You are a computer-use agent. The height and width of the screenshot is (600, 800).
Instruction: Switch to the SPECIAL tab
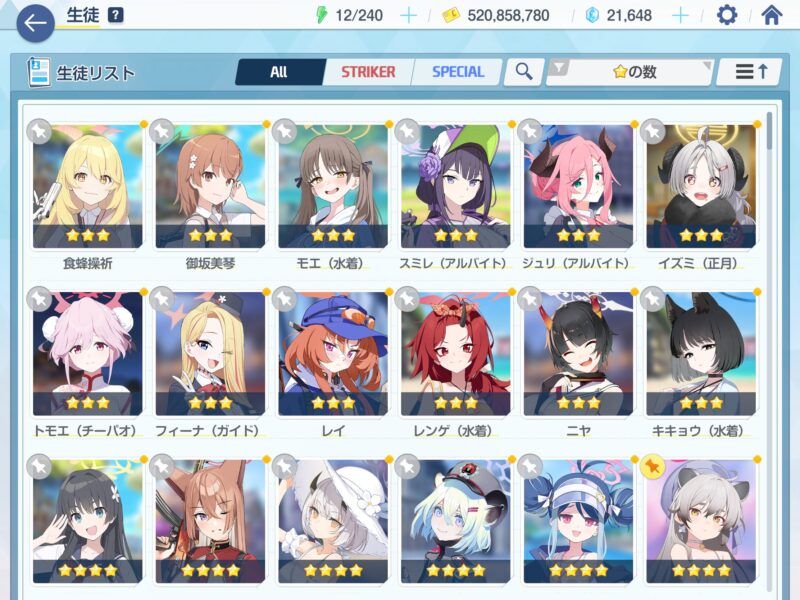[458, 72]
